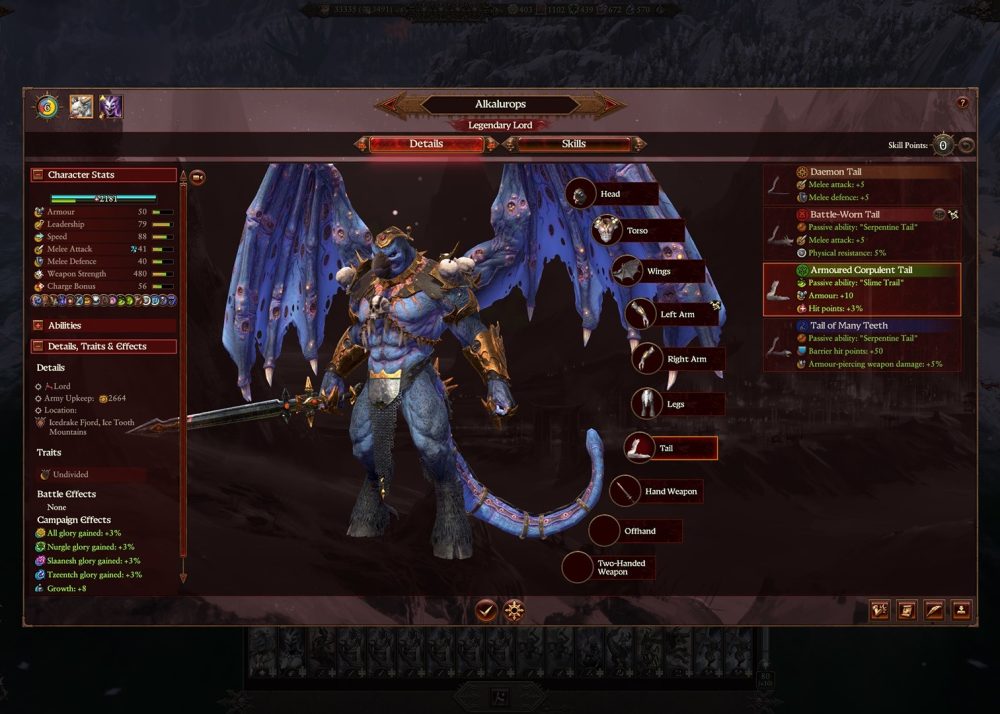Image resolution: width=1000 pixels, height=714 pixels.
Task: Open help with the question mark button
Action: pos(963,103)
